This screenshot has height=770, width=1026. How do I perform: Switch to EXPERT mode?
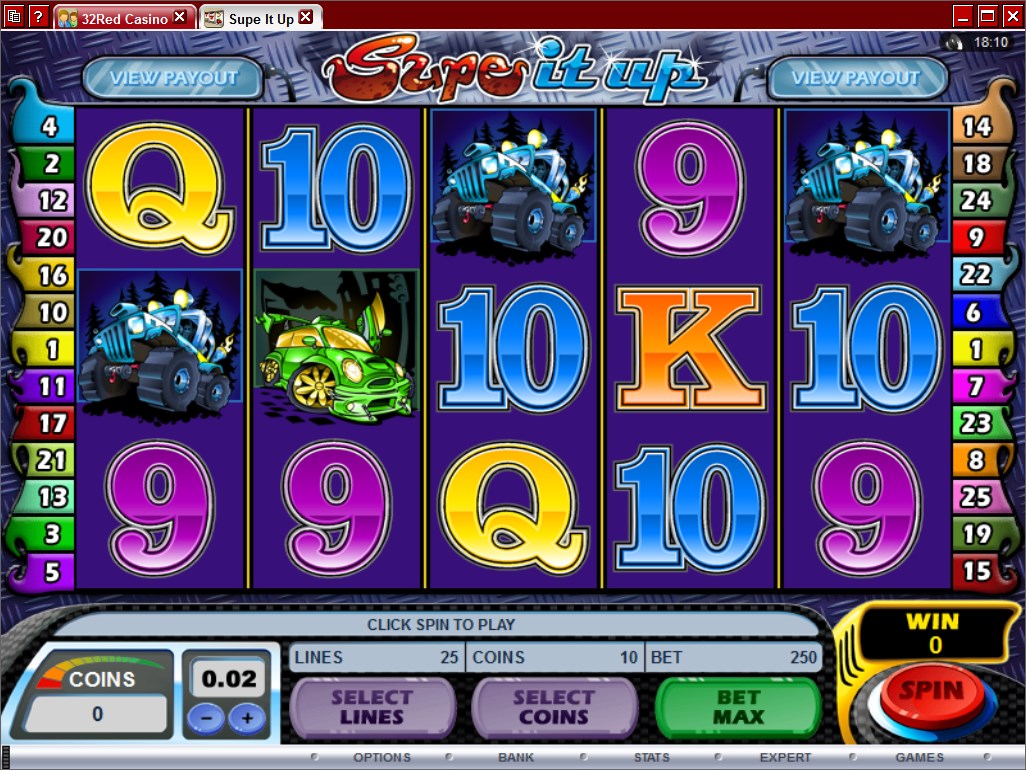(785, 757)
